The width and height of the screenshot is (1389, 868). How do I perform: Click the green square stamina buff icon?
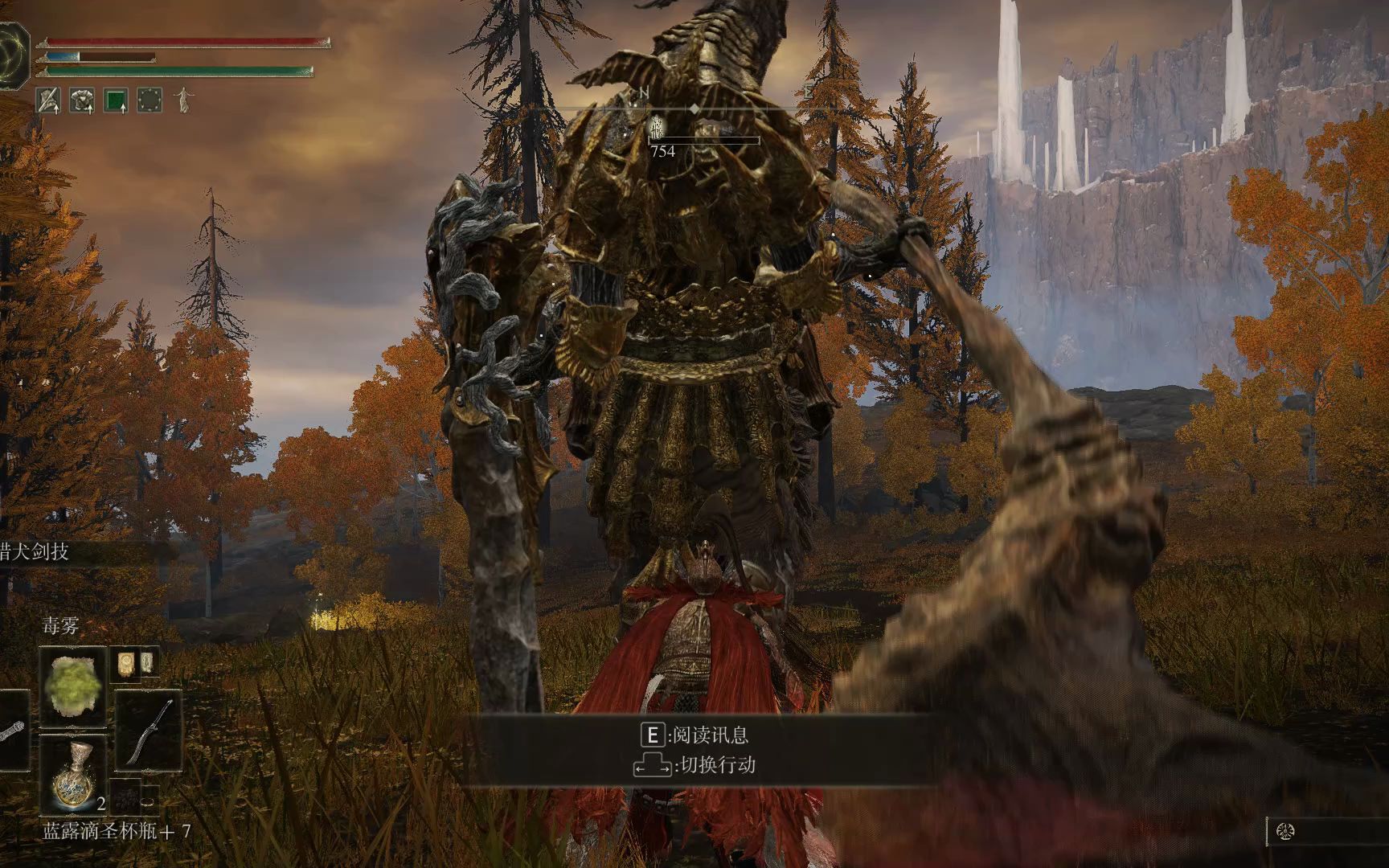tap(117, 100)
